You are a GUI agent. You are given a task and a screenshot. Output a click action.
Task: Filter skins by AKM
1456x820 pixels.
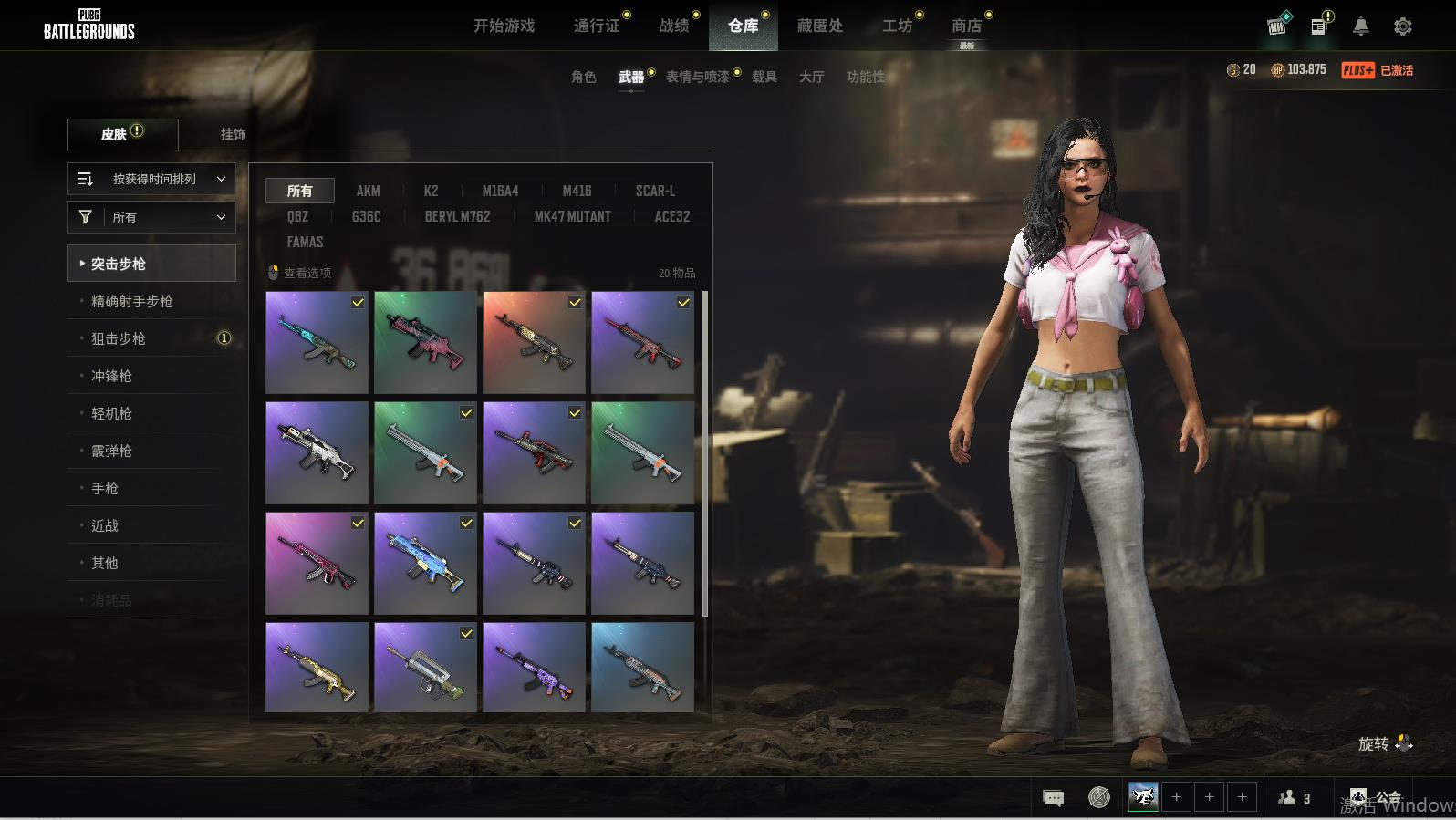point(368,191)
